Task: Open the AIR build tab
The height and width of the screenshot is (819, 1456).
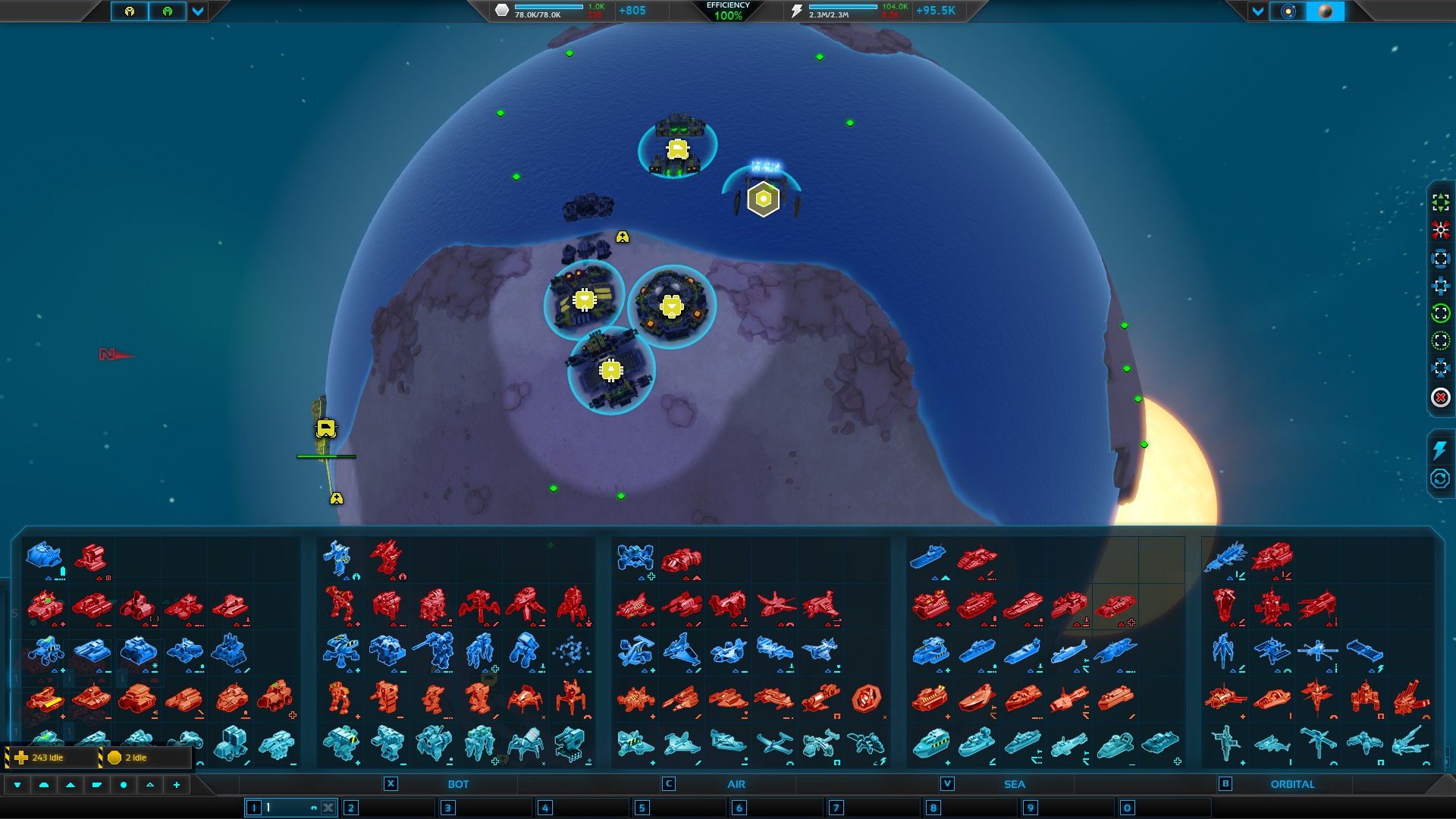Action: coord(736,784)
